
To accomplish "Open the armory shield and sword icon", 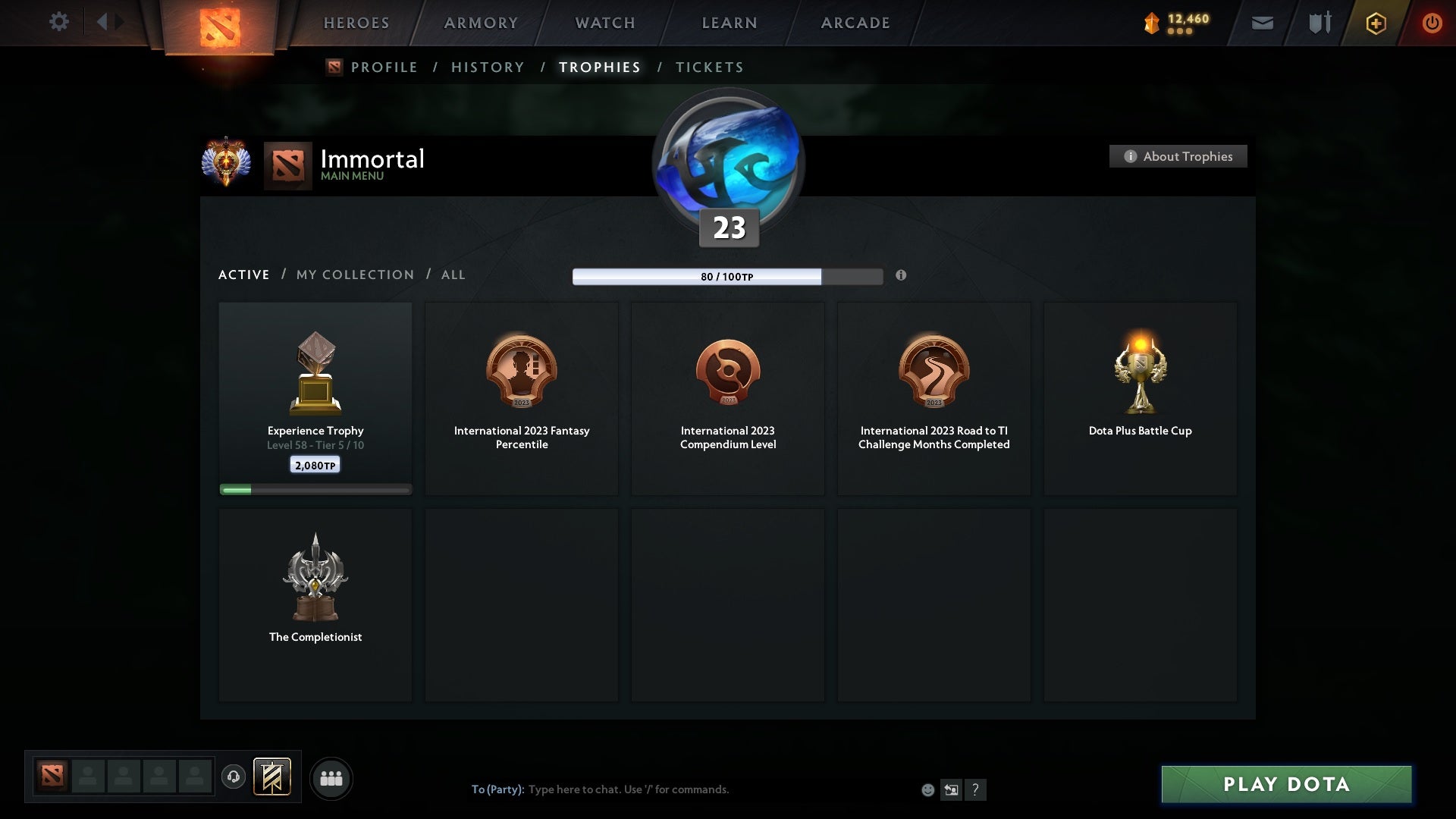I will (x=1319, y=23).
